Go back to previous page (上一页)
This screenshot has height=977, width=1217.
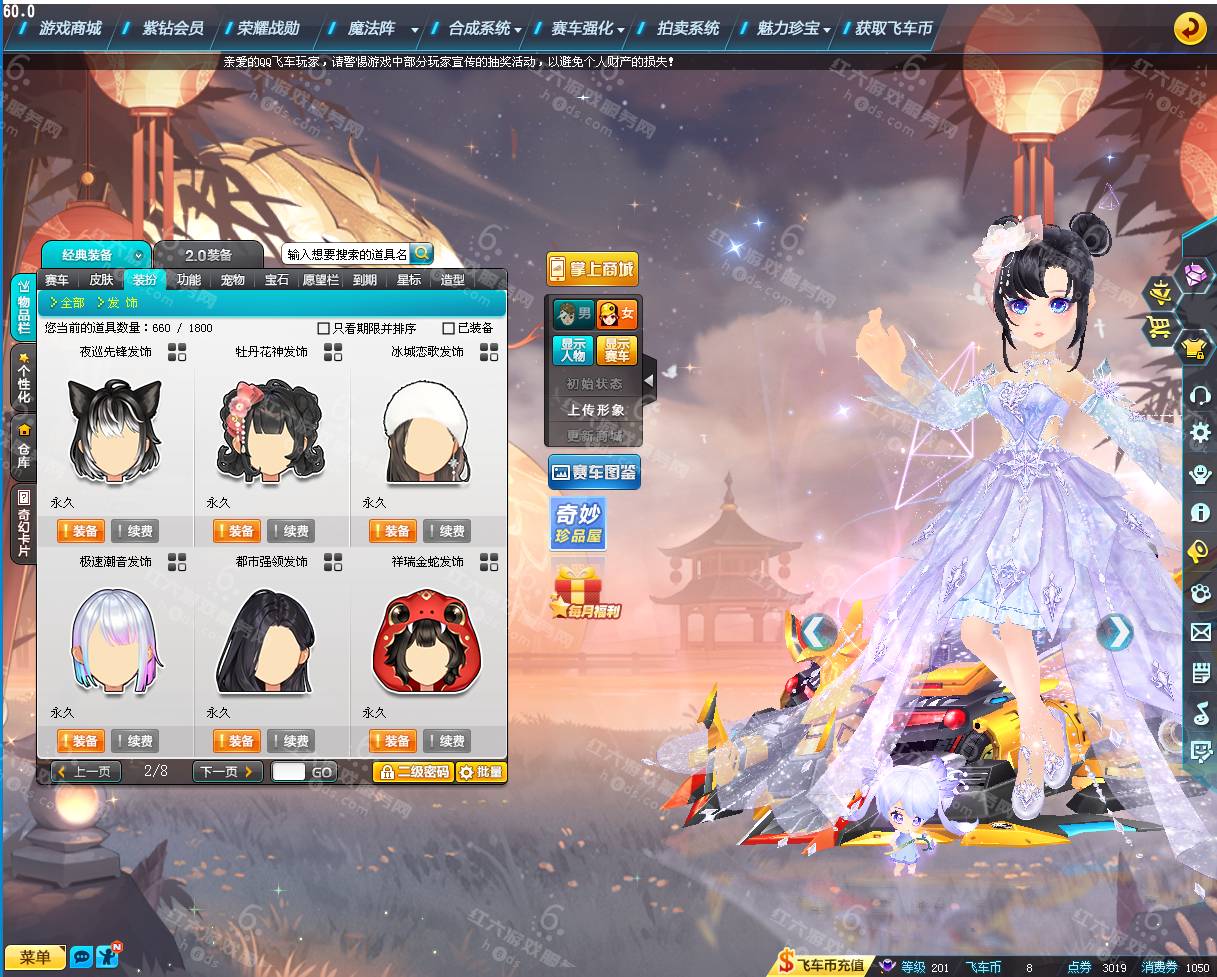tap(87, 772)
